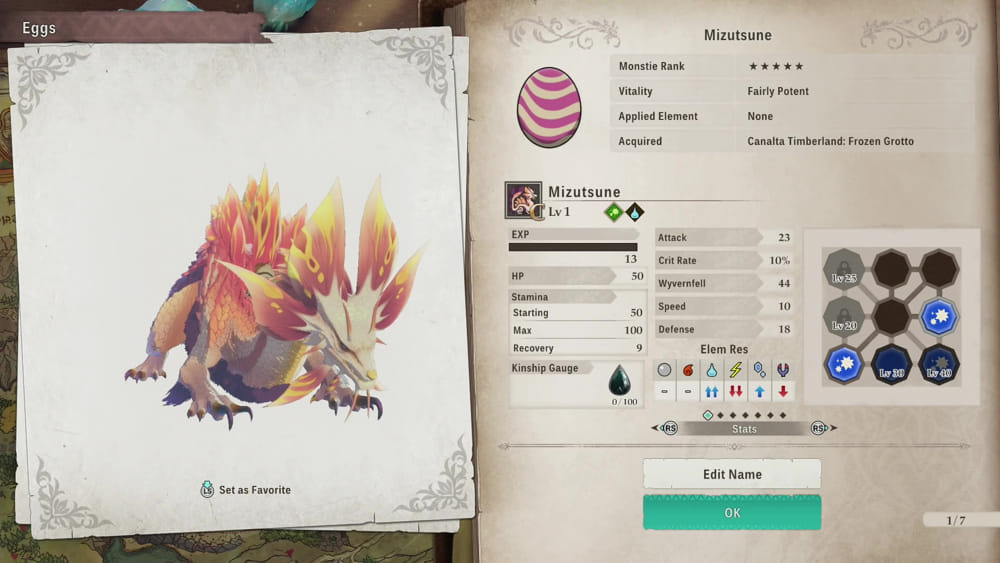Select the locked Lv 20 gene slot
This screenshot has height=563, width=1000.
point(842,317)
